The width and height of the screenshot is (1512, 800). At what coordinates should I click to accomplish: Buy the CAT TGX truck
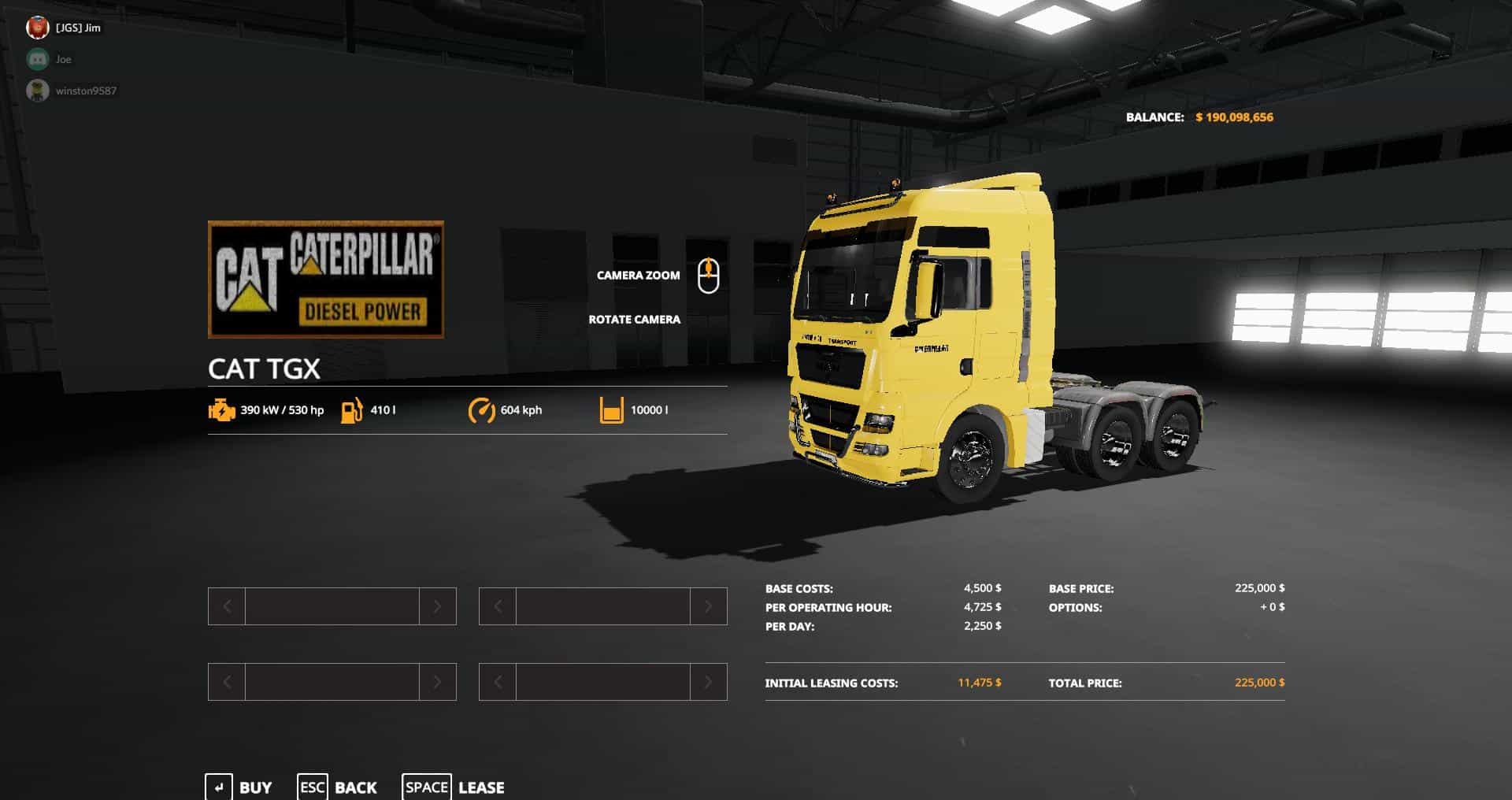(x=239, y=787)
